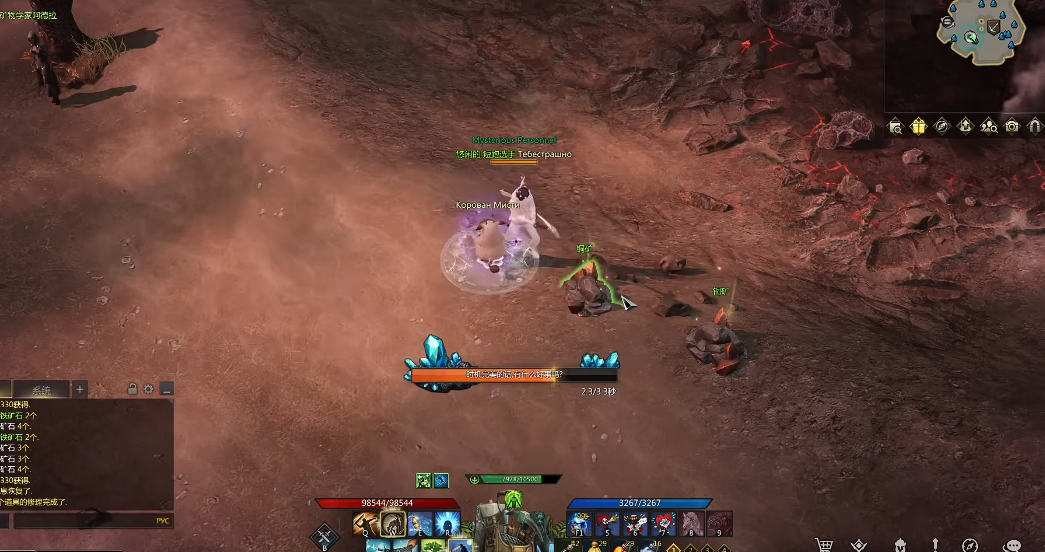Open the shop cart icon in the bottom menu
Image resolution: width=1045 pixels, height=552 pixels.
pyautogui.click(x=824, y=545)
